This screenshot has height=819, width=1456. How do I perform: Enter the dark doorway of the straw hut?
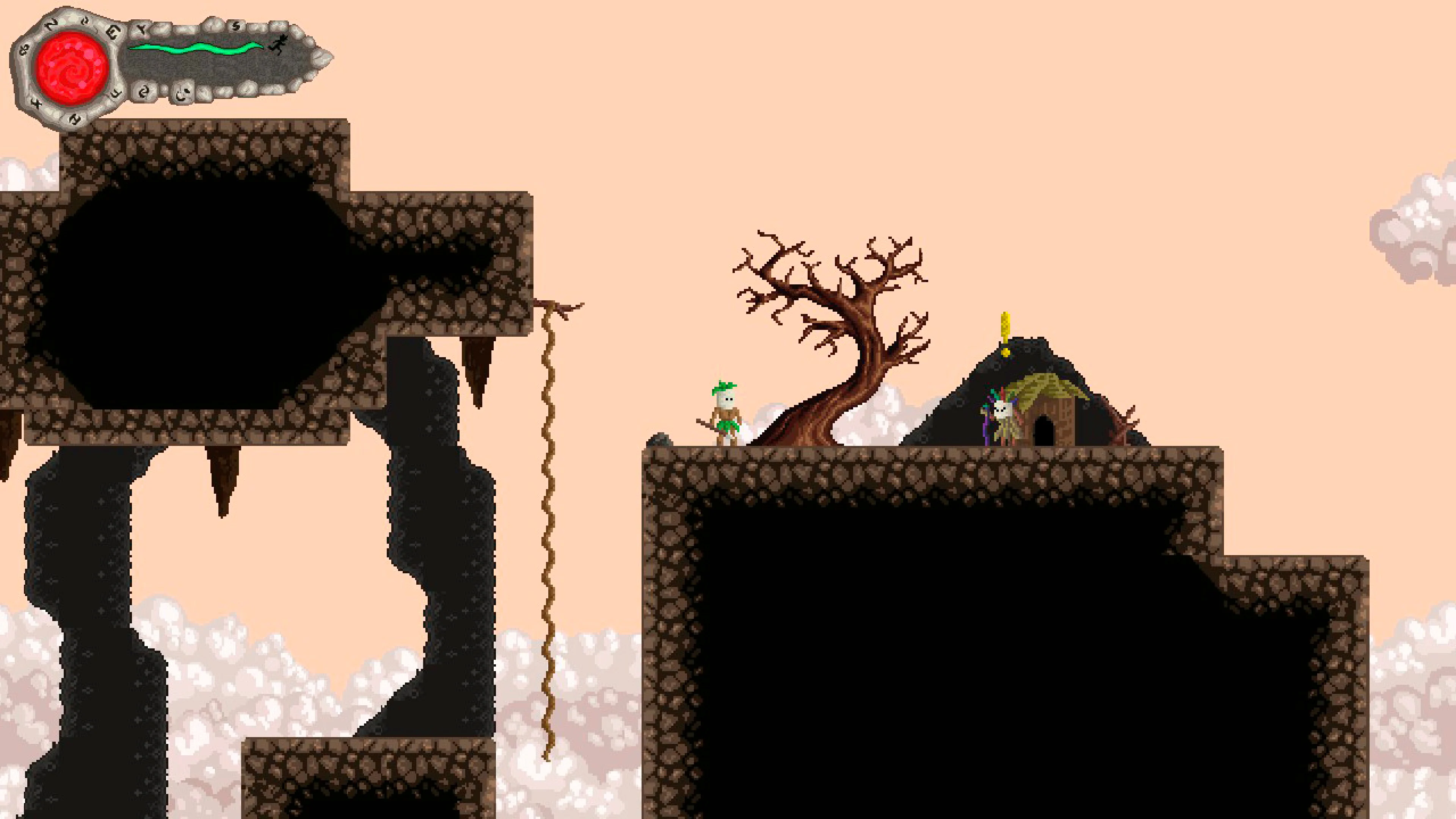coord(1045,432)
